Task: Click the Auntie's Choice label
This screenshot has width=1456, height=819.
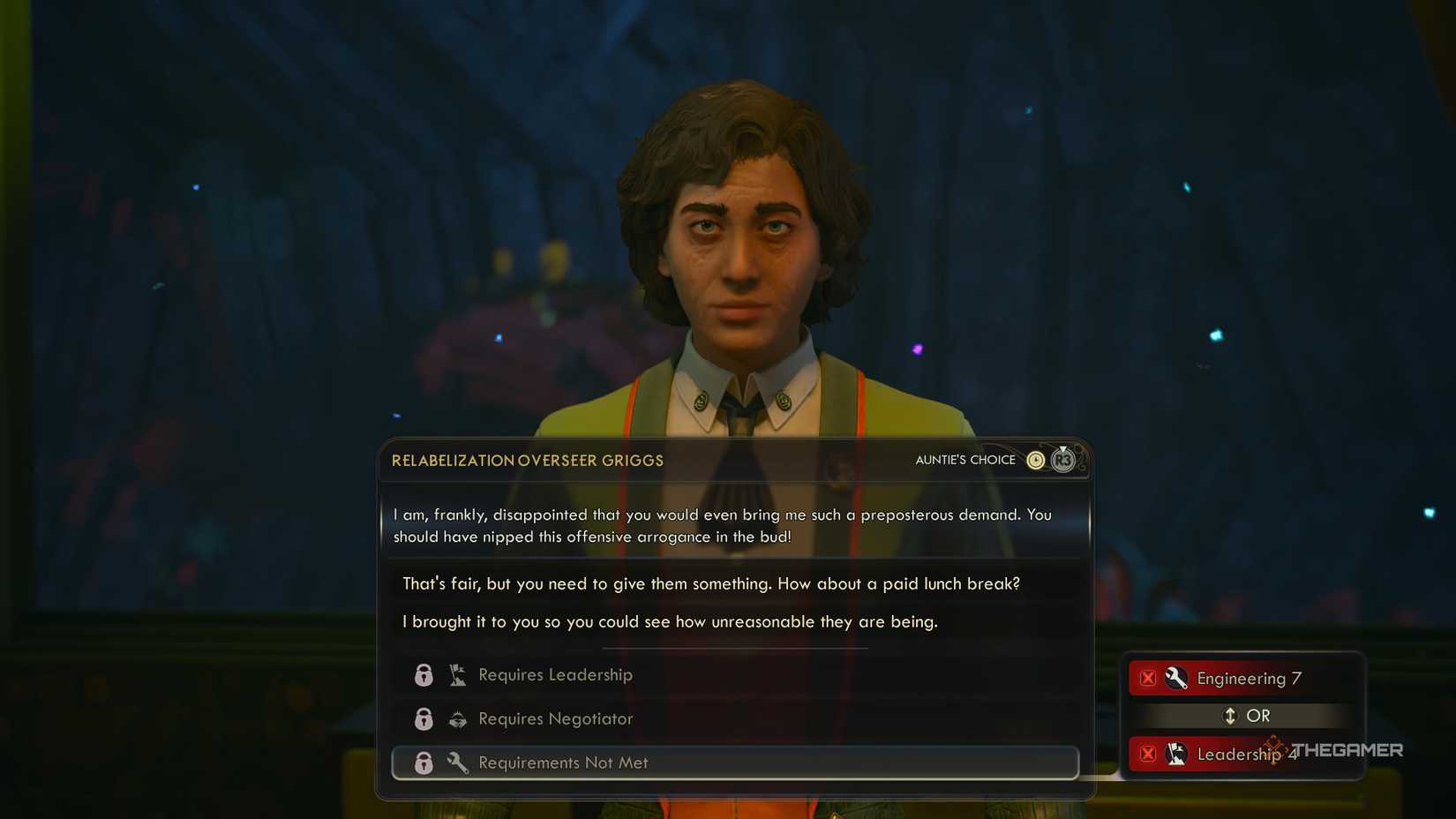Action: coord(966,460)
